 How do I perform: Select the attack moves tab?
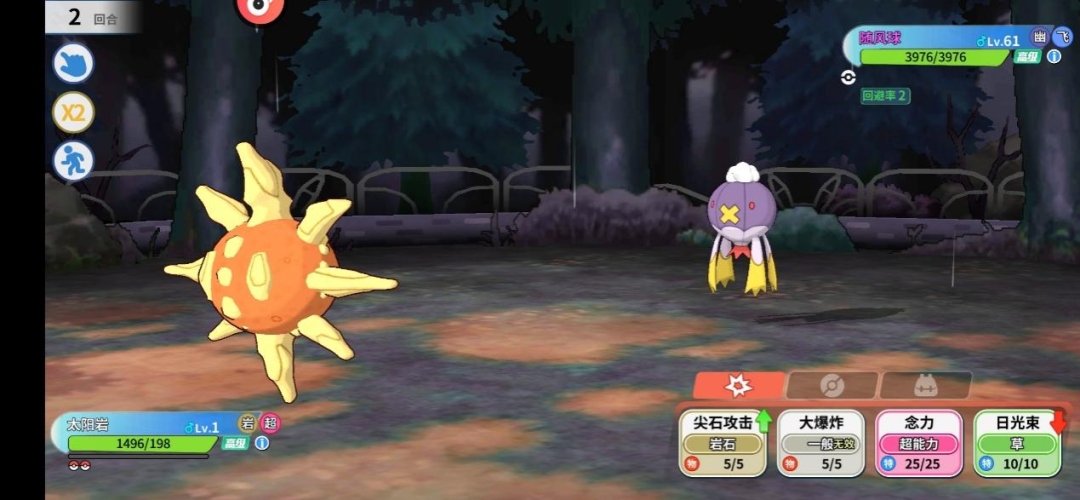coord(738,385)
